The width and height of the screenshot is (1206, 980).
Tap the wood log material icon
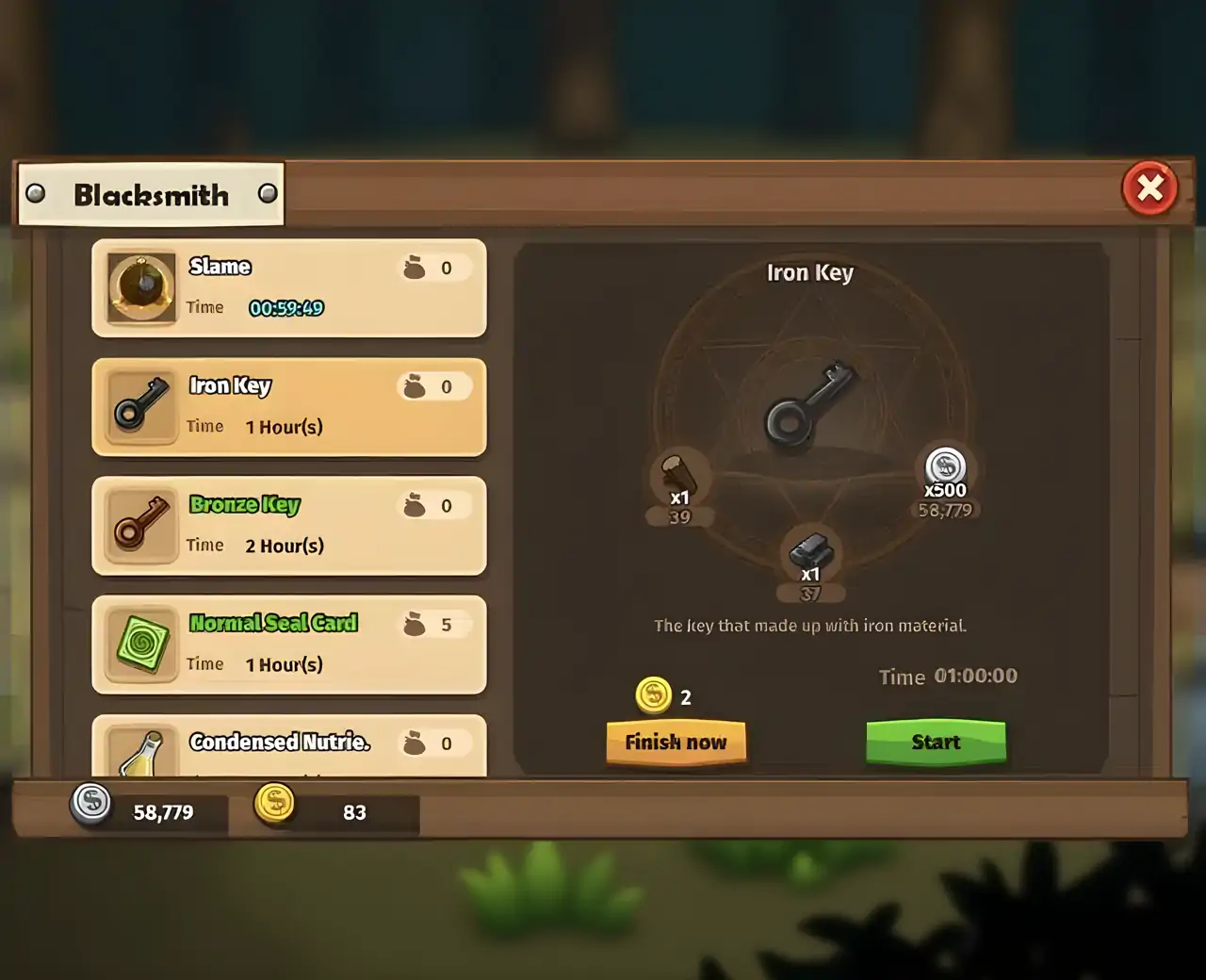tap(678, 473)
